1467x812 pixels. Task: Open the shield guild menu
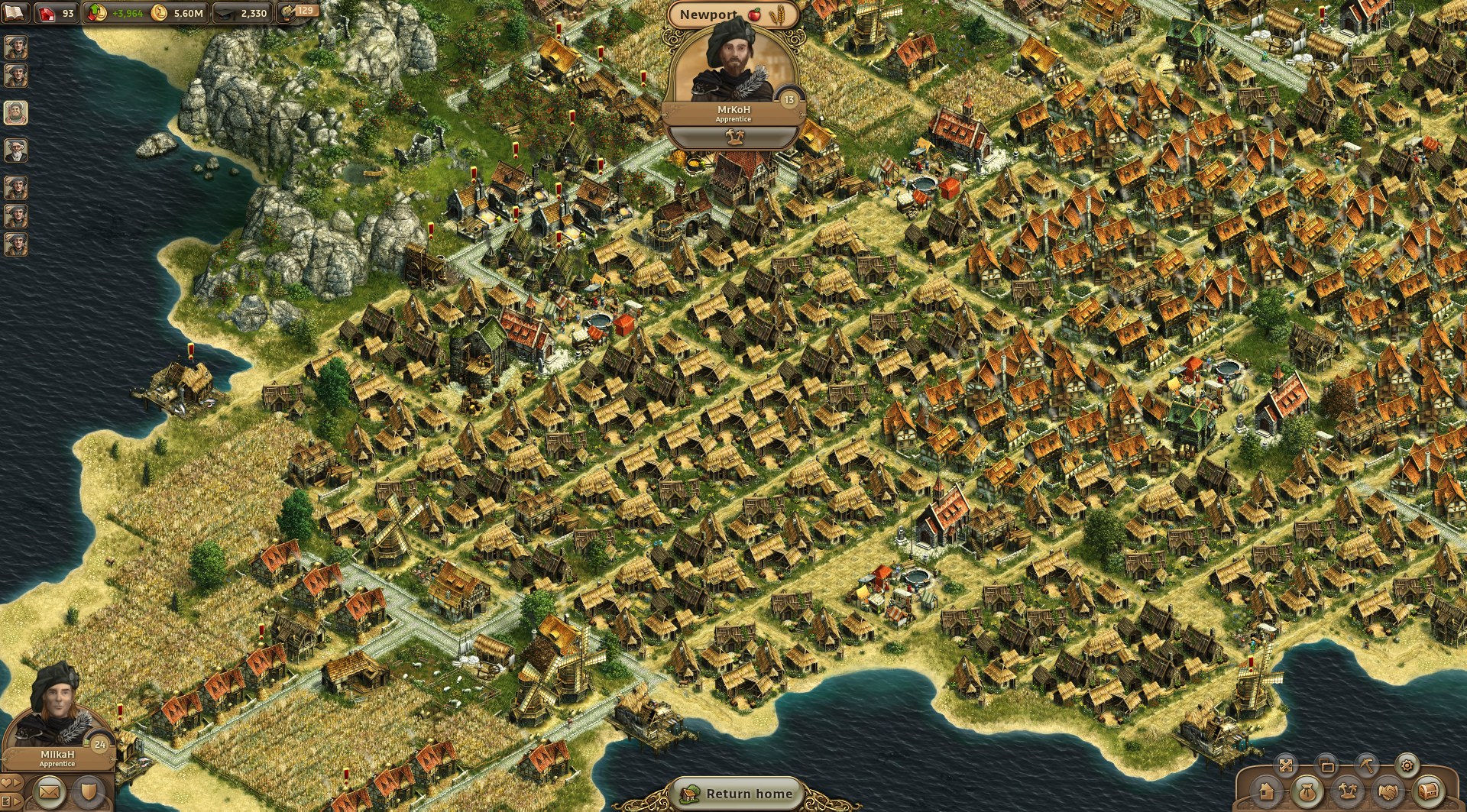[89, 793]
